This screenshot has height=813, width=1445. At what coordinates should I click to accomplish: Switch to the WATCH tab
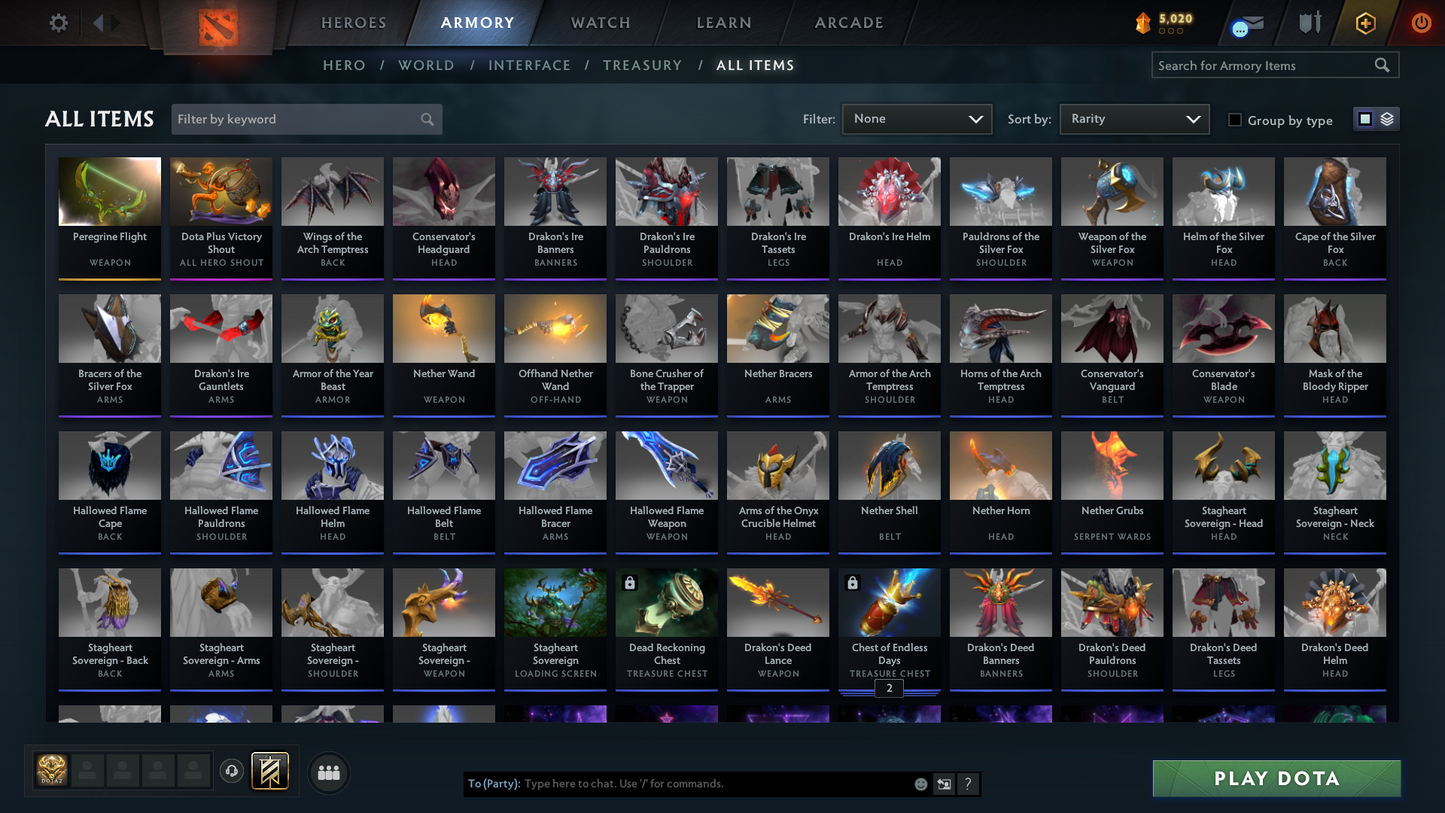(599, 22)
